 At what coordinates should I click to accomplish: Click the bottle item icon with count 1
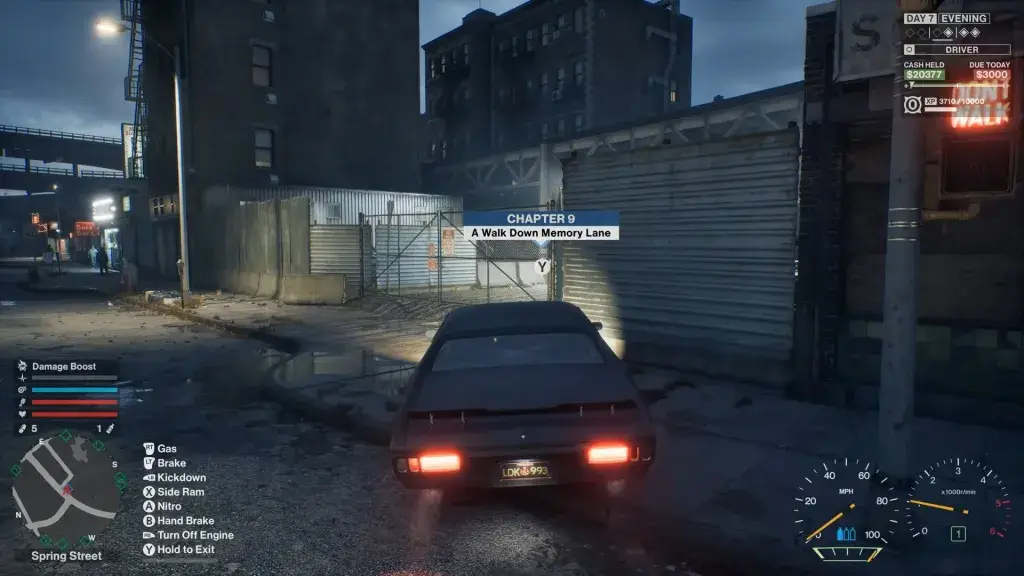(x=111, y=429)
